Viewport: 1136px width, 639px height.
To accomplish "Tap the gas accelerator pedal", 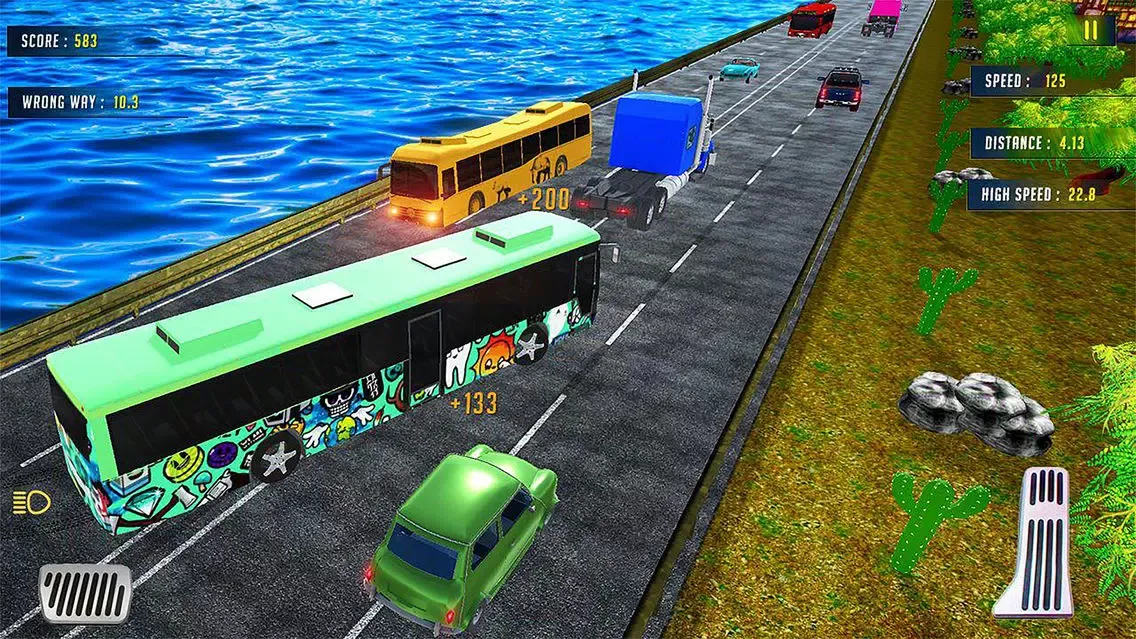I will [1034, 541].
